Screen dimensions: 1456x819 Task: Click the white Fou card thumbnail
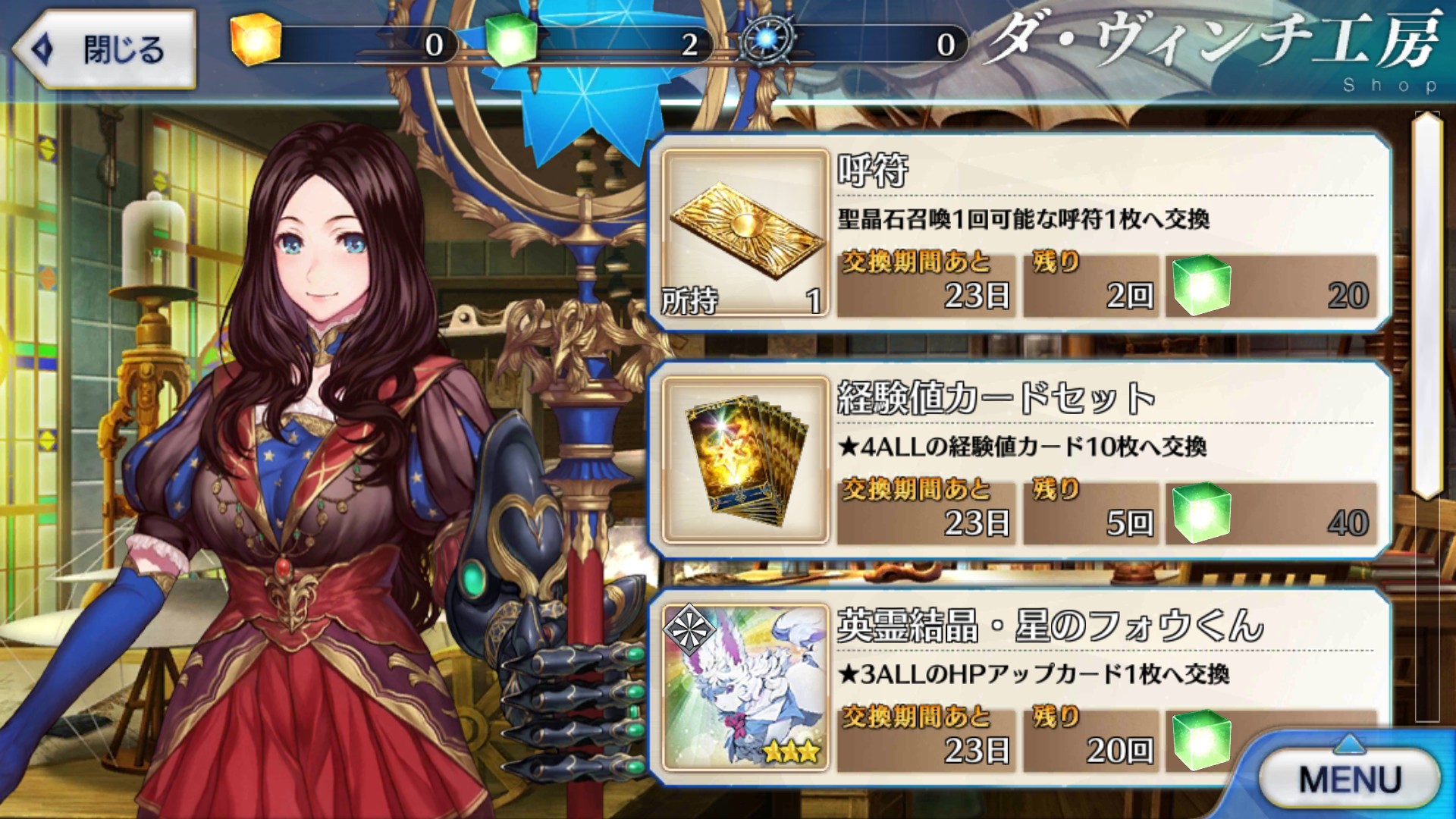coord(745,687)
